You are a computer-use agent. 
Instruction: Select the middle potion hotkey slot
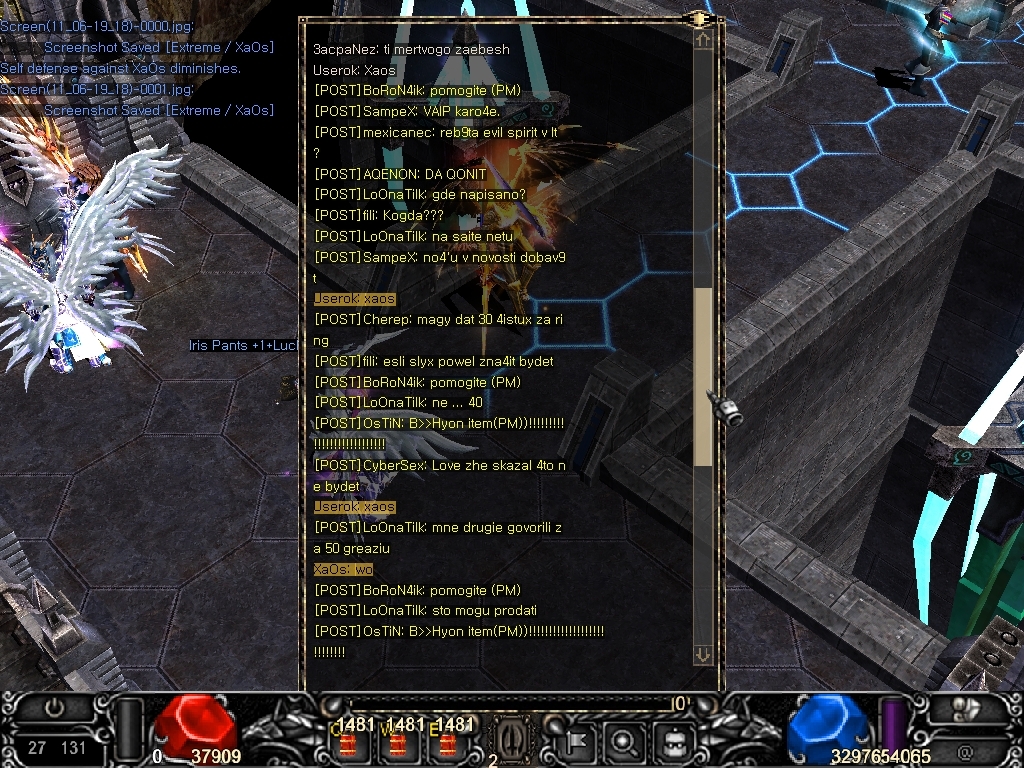[x=397, y=742]
